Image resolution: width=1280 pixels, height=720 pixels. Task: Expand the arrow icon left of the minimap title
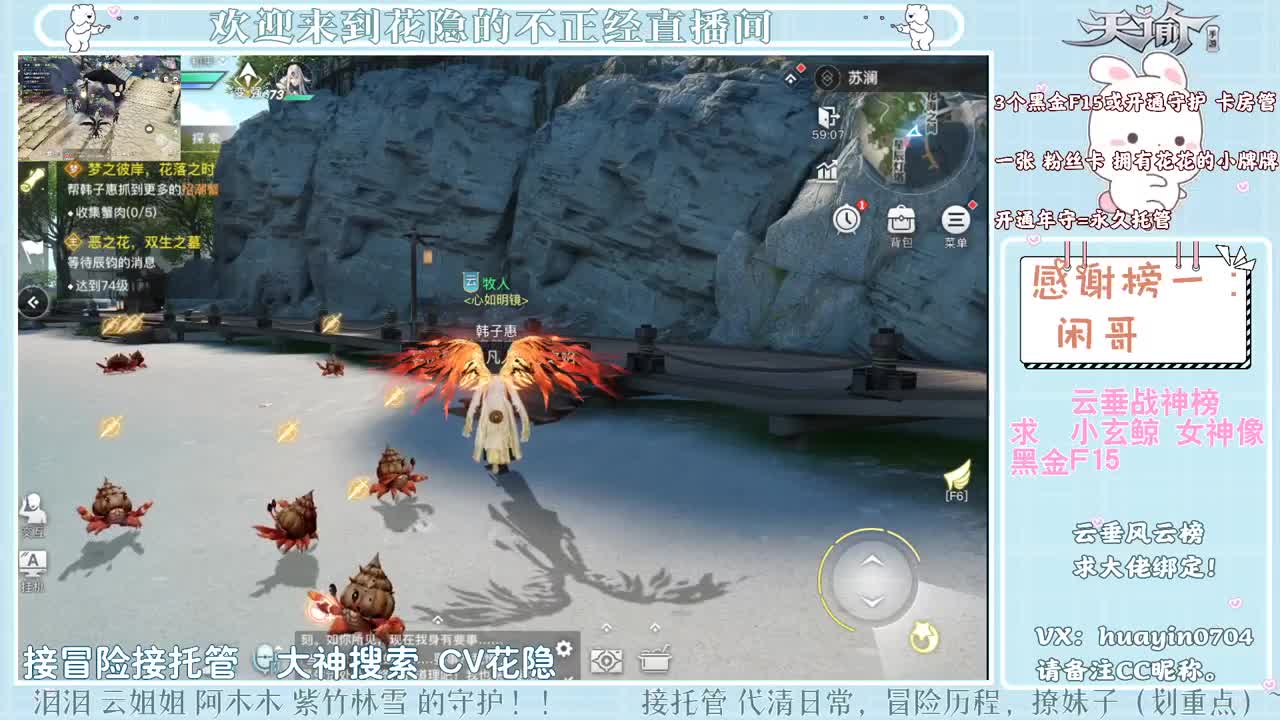click(789, 76)
